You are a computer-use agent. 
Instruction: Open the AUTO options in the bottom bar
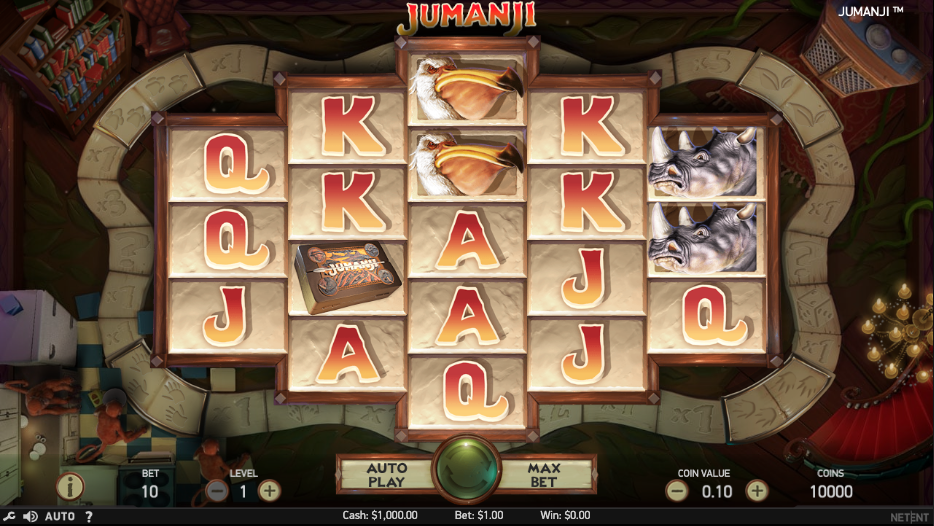point(60,517)
